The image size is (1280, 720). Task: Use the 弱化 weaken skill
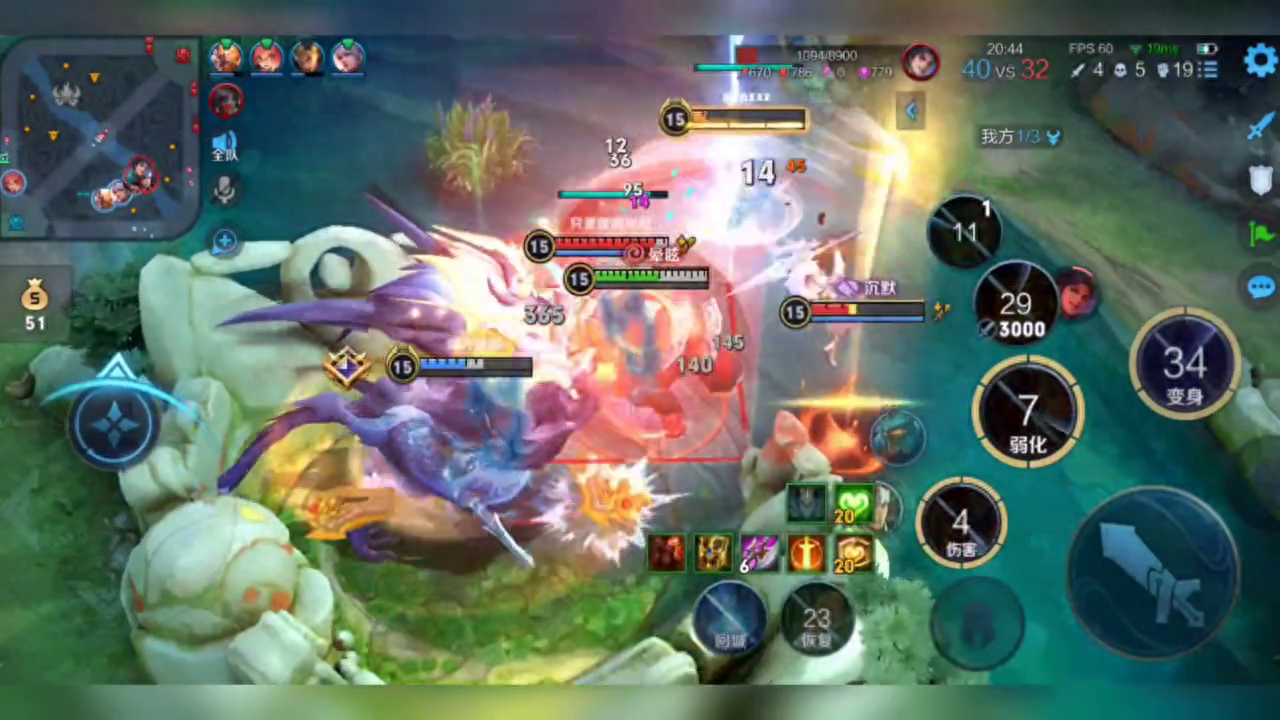point(1027,412)
